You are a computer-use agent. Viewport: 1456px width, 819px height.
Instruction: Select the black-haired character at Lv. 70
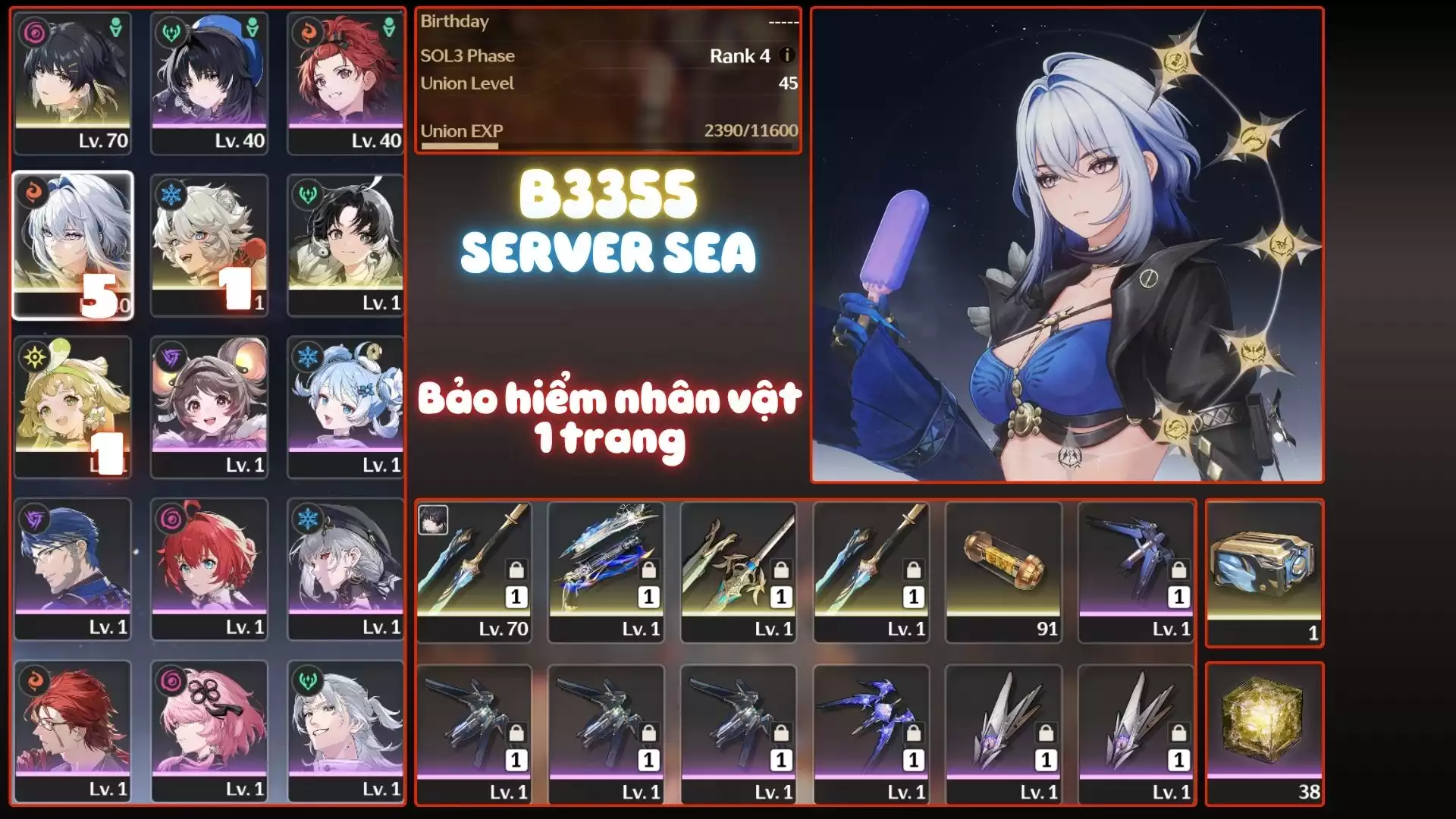click(x=73, y=82)
